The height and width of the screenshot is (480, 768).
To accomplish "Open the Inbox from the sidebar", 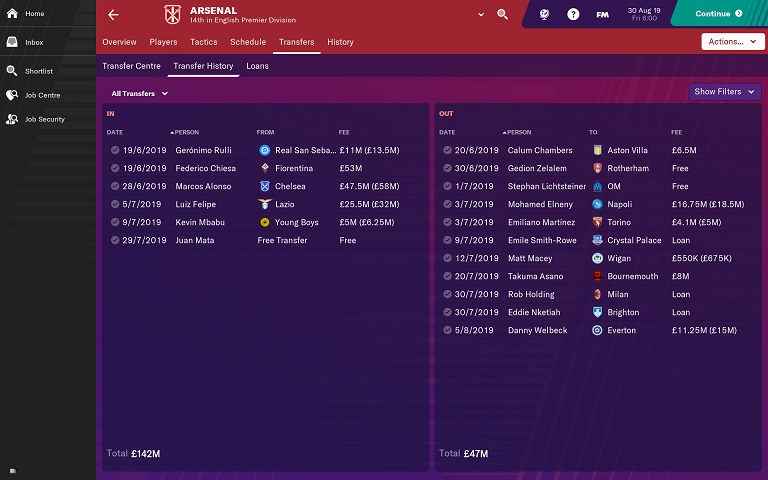I will [34, 43].
